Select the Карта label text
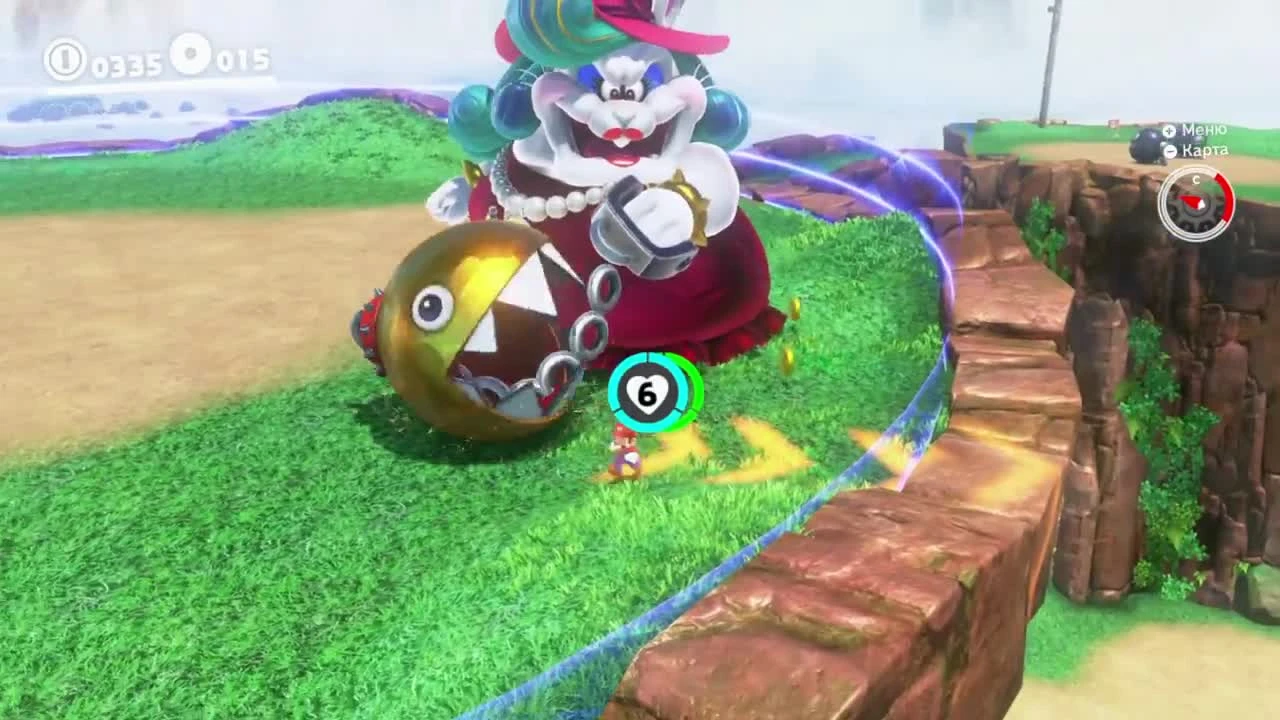Viewport: 1280px width, 720px height. point(1205,151)
